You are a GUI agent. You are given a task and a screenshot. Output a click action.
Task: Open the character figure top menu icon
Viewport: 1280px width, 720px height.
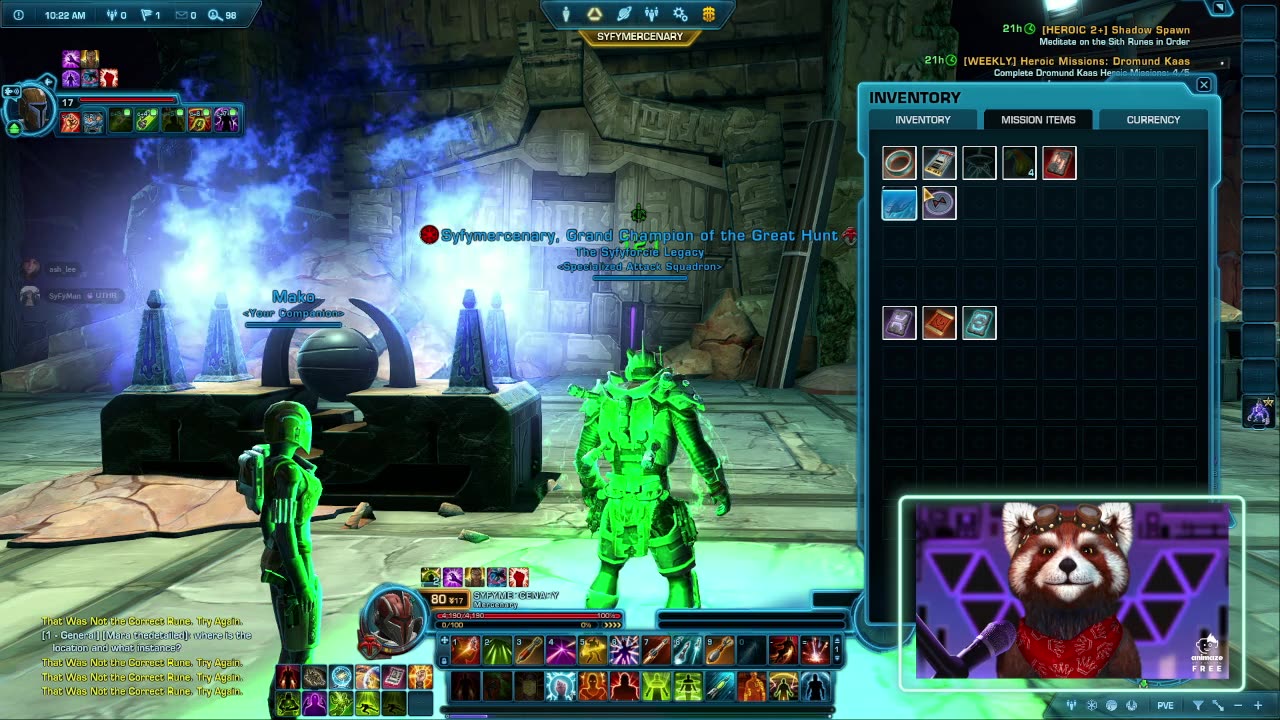click(566, 14)
